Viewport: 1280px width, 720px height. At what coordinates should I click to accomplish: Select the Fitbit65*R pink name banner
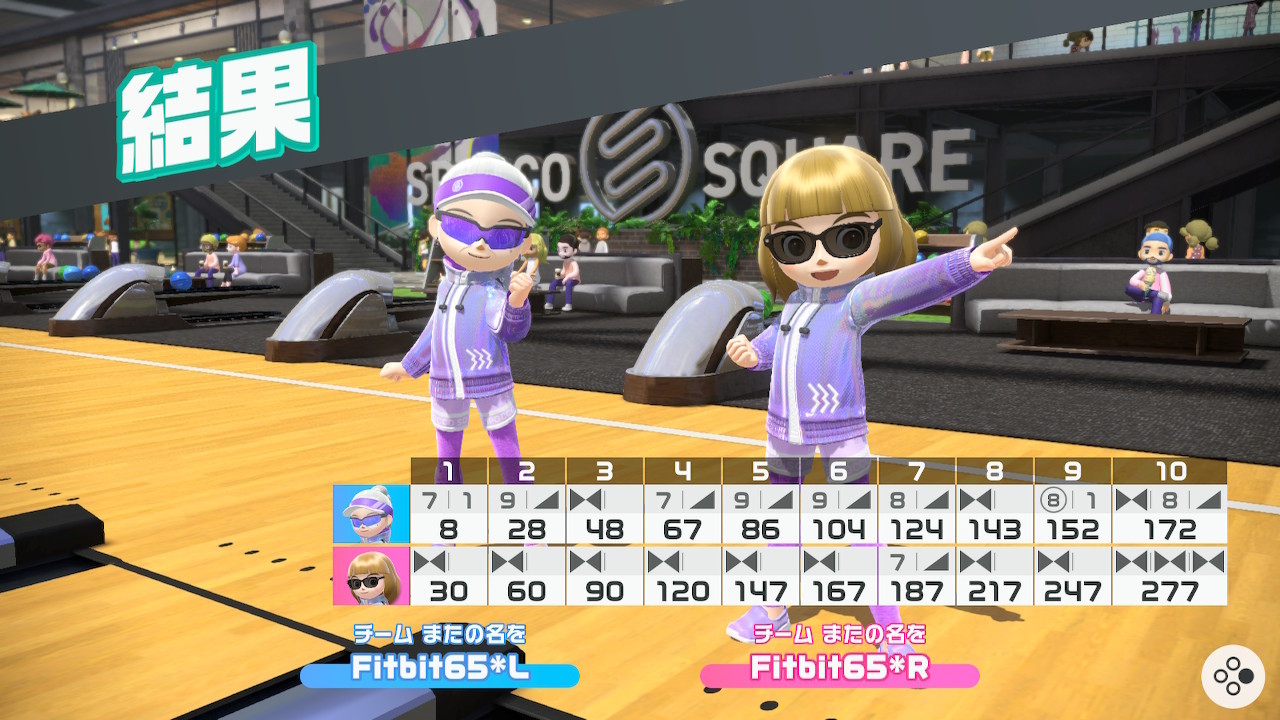click(x=839, y=670)
